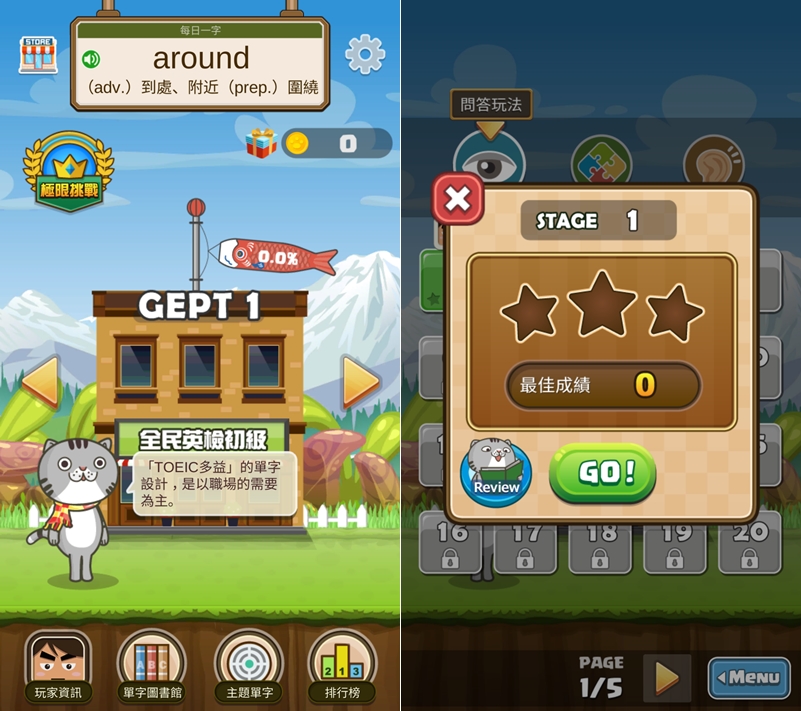Return with the Menu button
The width and height of the screenshot is (801, 711).
[x=749, y=677]
